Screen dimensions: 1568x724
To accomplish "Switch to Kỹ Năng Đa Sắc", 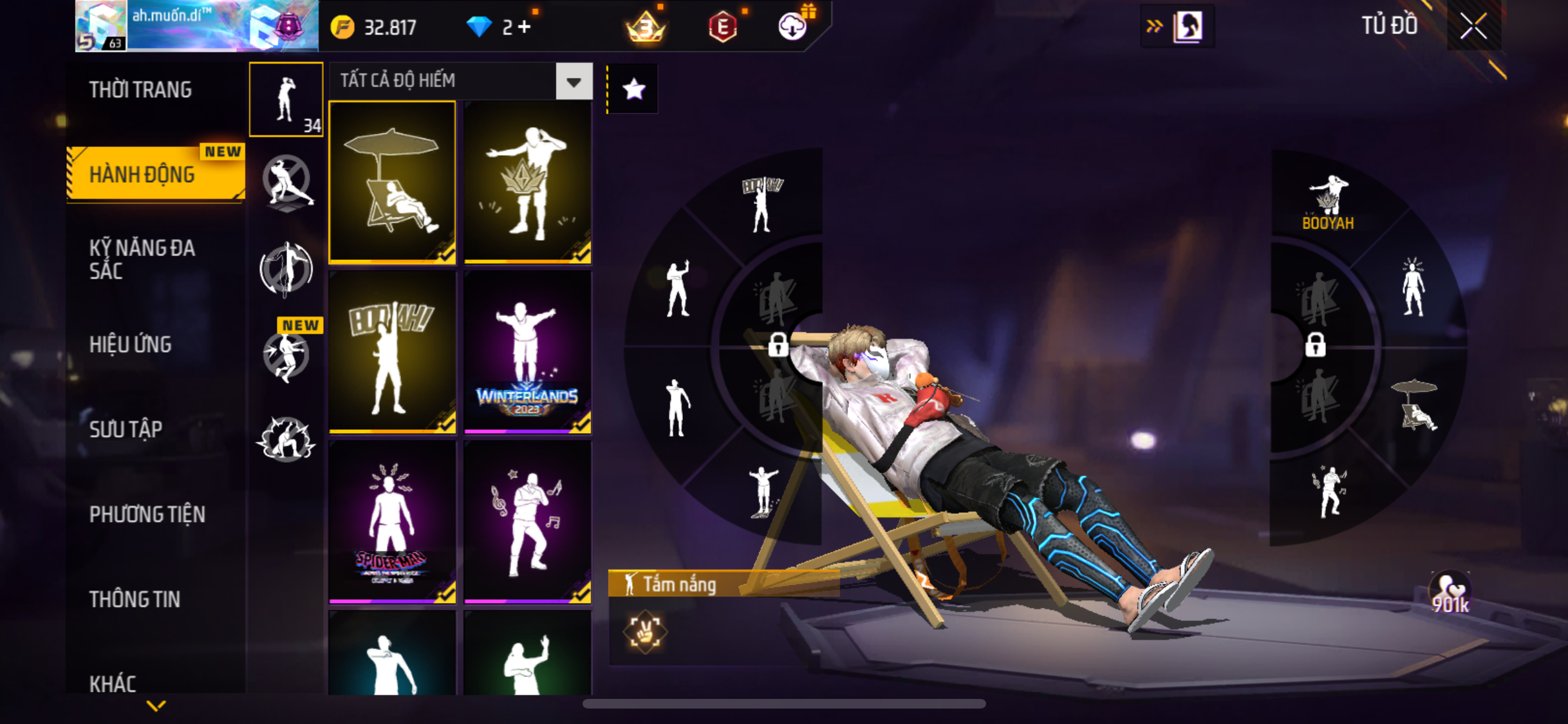I will (x=142, y=259).
